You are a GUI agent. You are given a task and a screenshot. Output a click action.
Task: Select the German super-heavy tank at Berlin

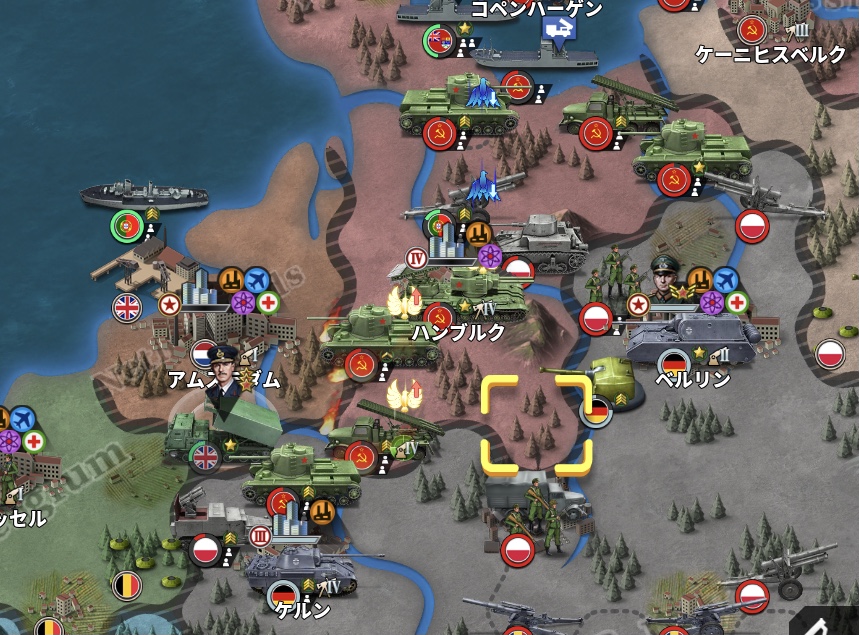(x=692, y=338)
